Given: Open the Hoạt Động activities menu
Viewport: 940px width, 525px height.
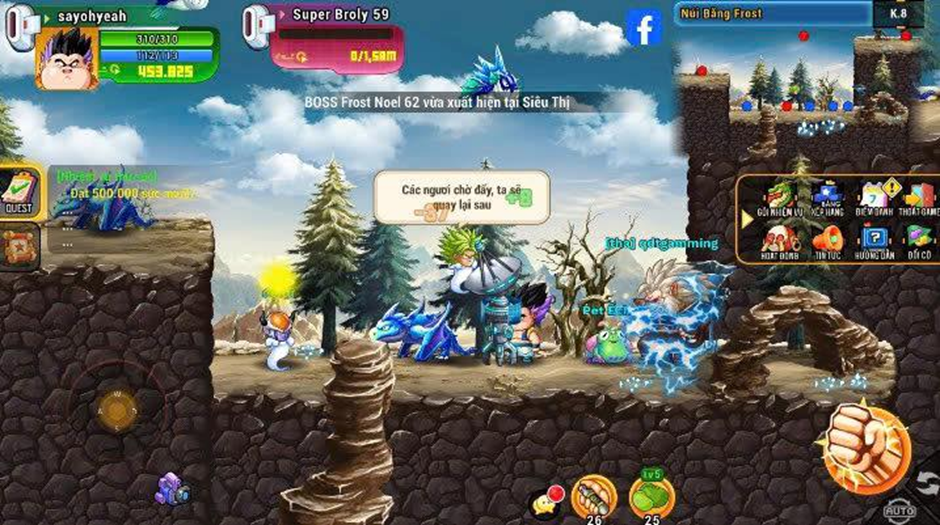Looking at the screenshot, I should [x=777, y=241].
